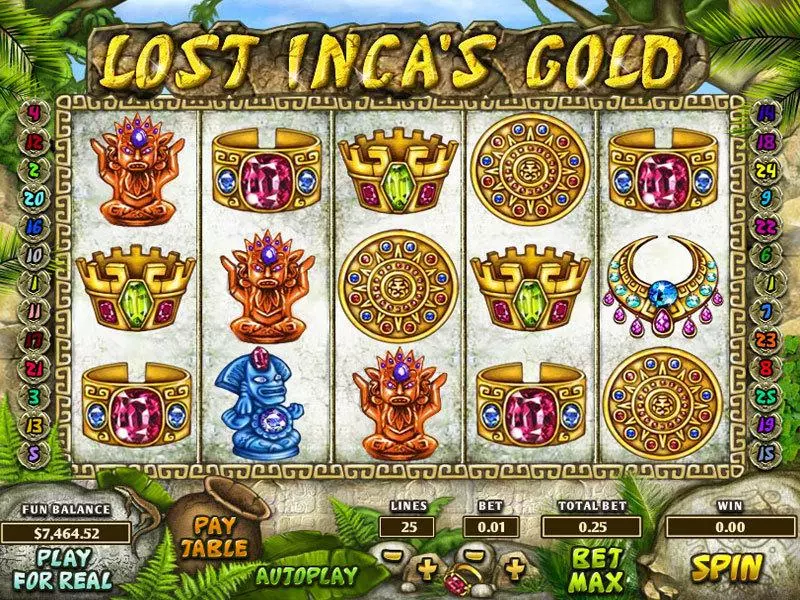The height and width of the screenshot is (600, 800).
Task: Click payline marker 10
Action: pyautogui.click(x=35, y=255)
